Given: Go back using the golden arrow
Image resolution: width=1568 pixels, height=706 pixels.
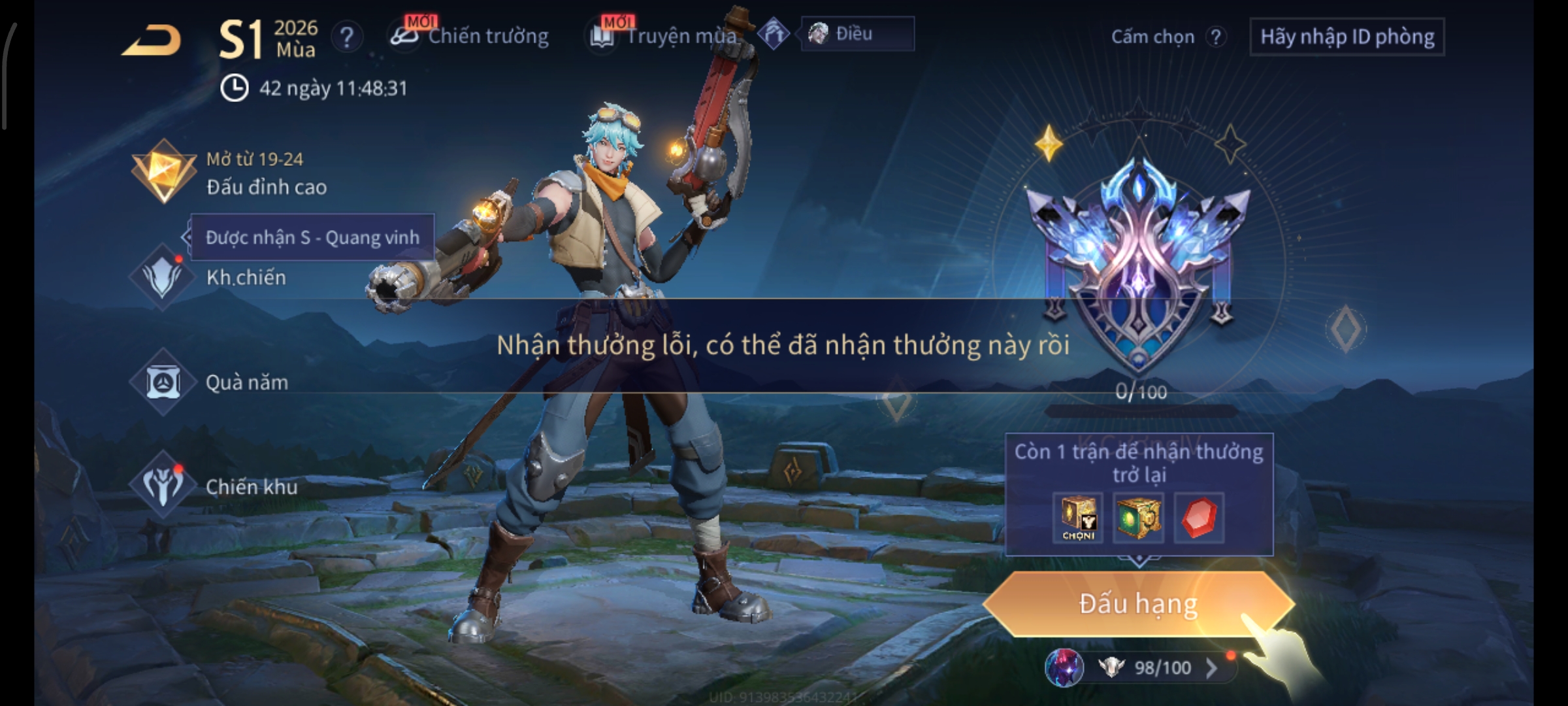Looking at the screenshot, I should pyautogui.click(x=152, y=41).
